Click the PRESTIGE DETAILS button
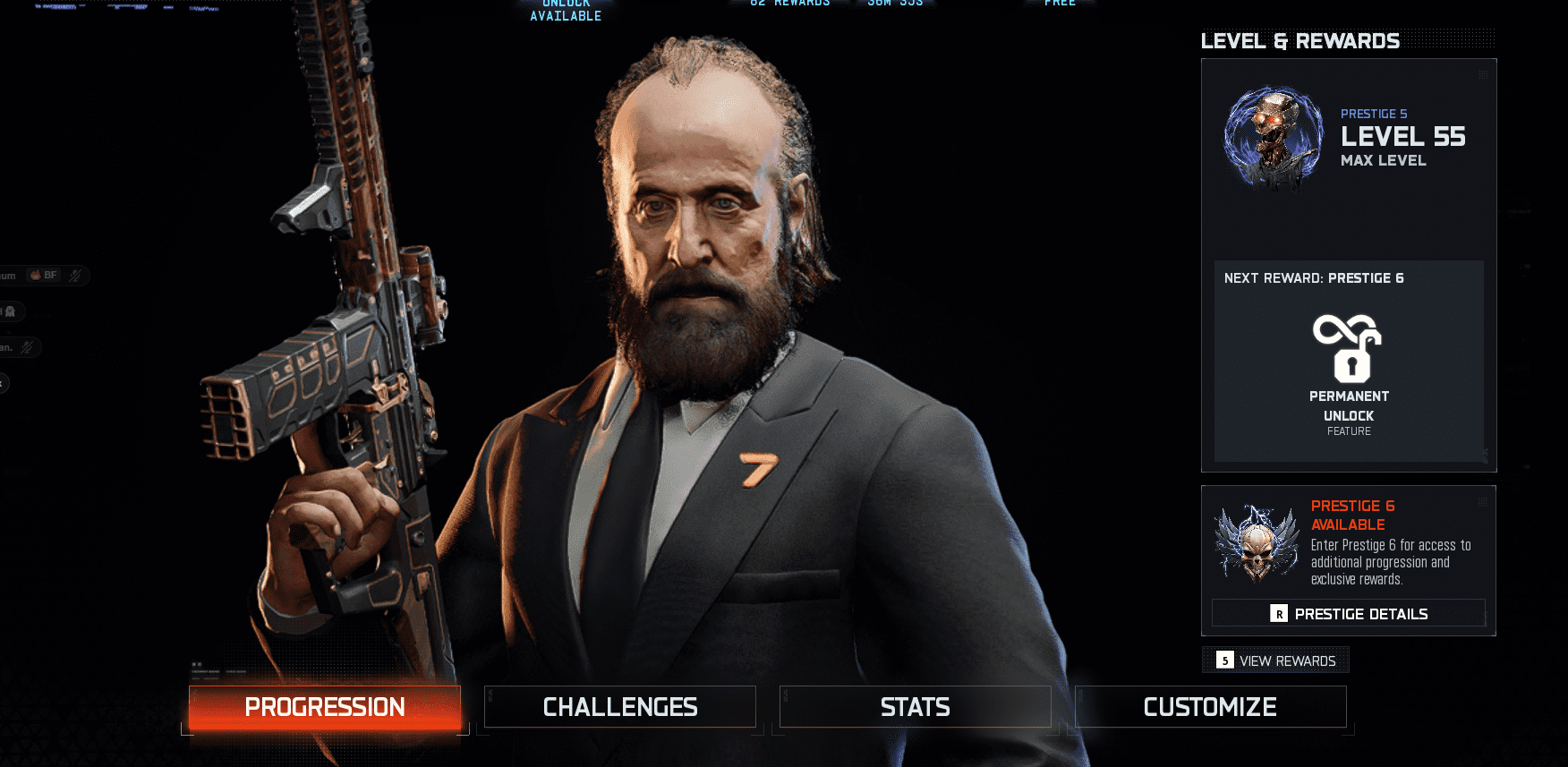 coord(1348,613)
